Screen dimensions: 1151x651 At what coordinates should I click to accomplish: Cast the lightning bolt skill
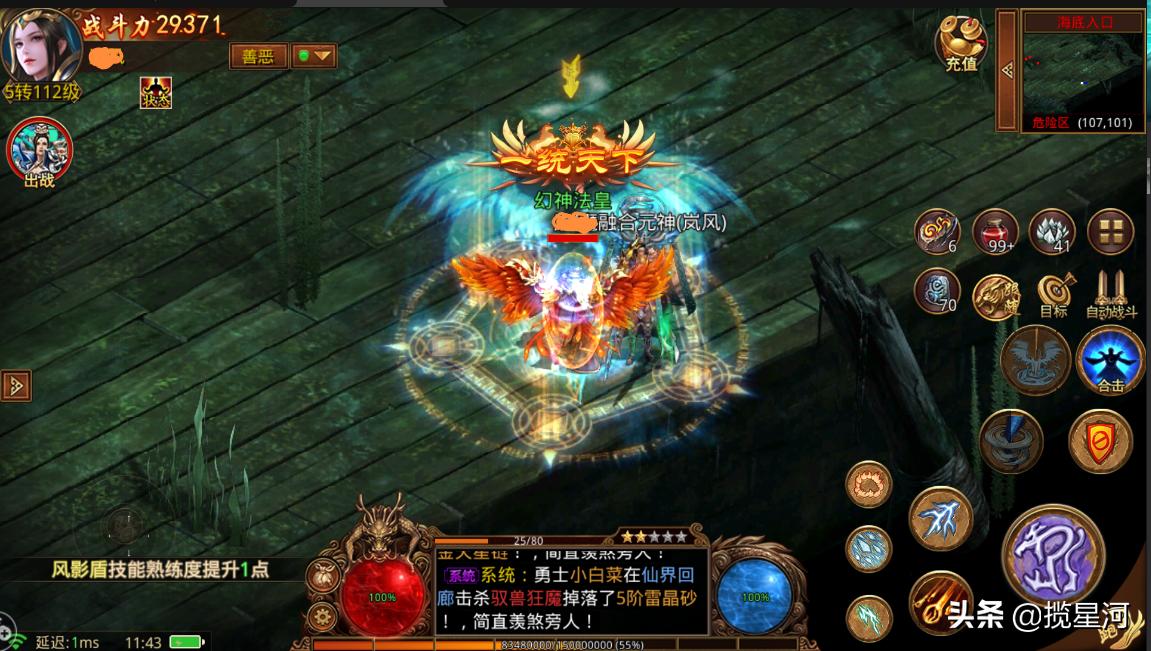[940, 518]
